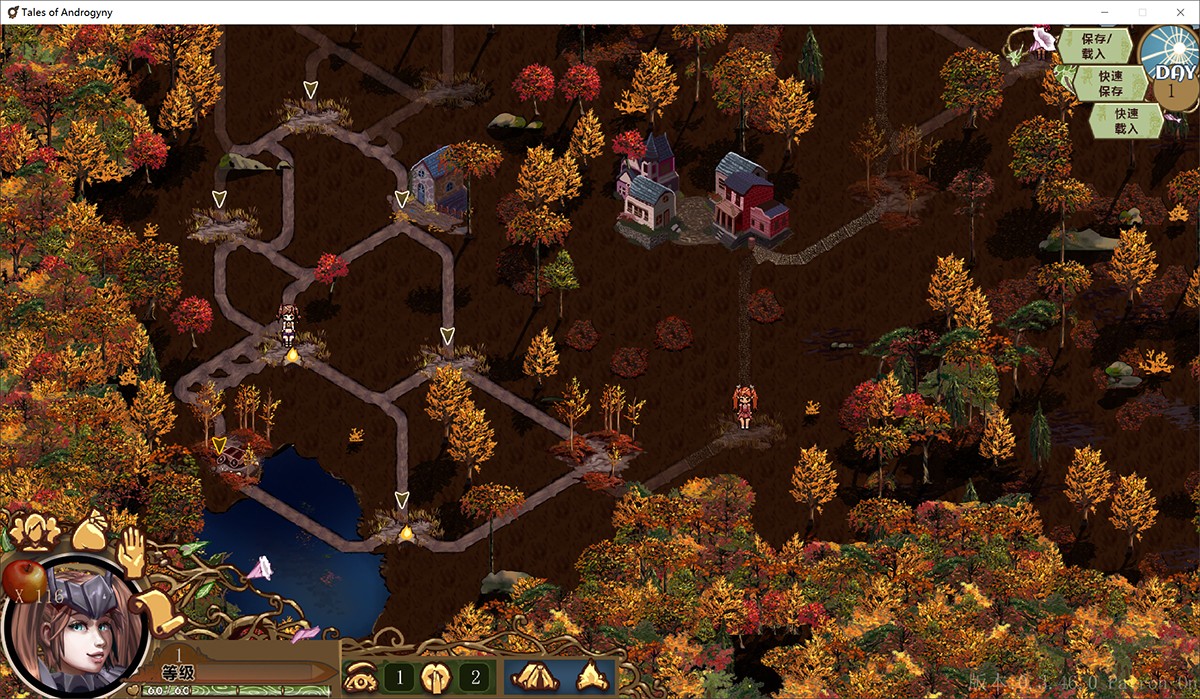Minimize the game window
Screen dimensions: 1200x699
[1105, 12]
